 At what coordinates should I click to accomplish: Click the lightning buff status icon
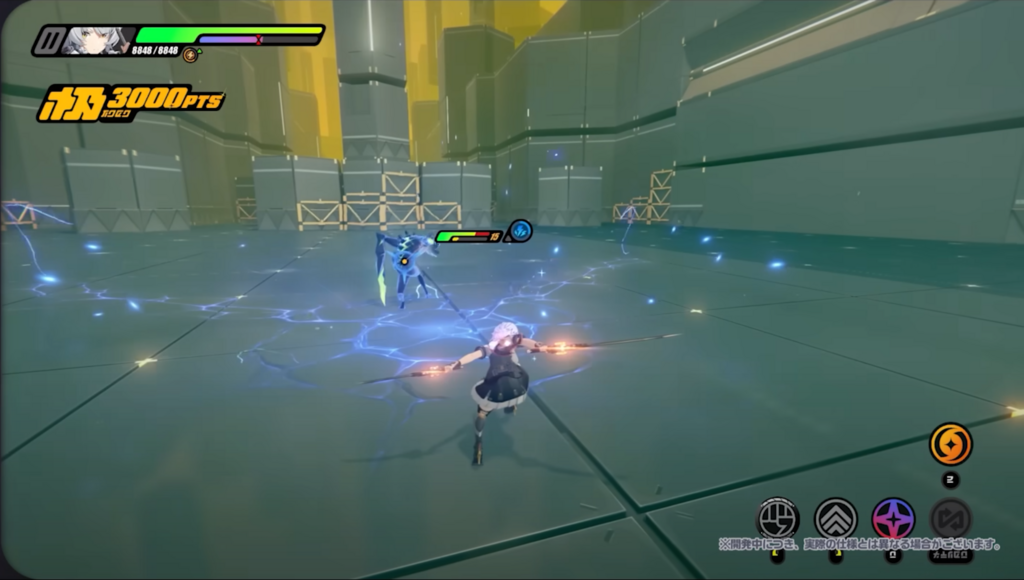[521, 231]
